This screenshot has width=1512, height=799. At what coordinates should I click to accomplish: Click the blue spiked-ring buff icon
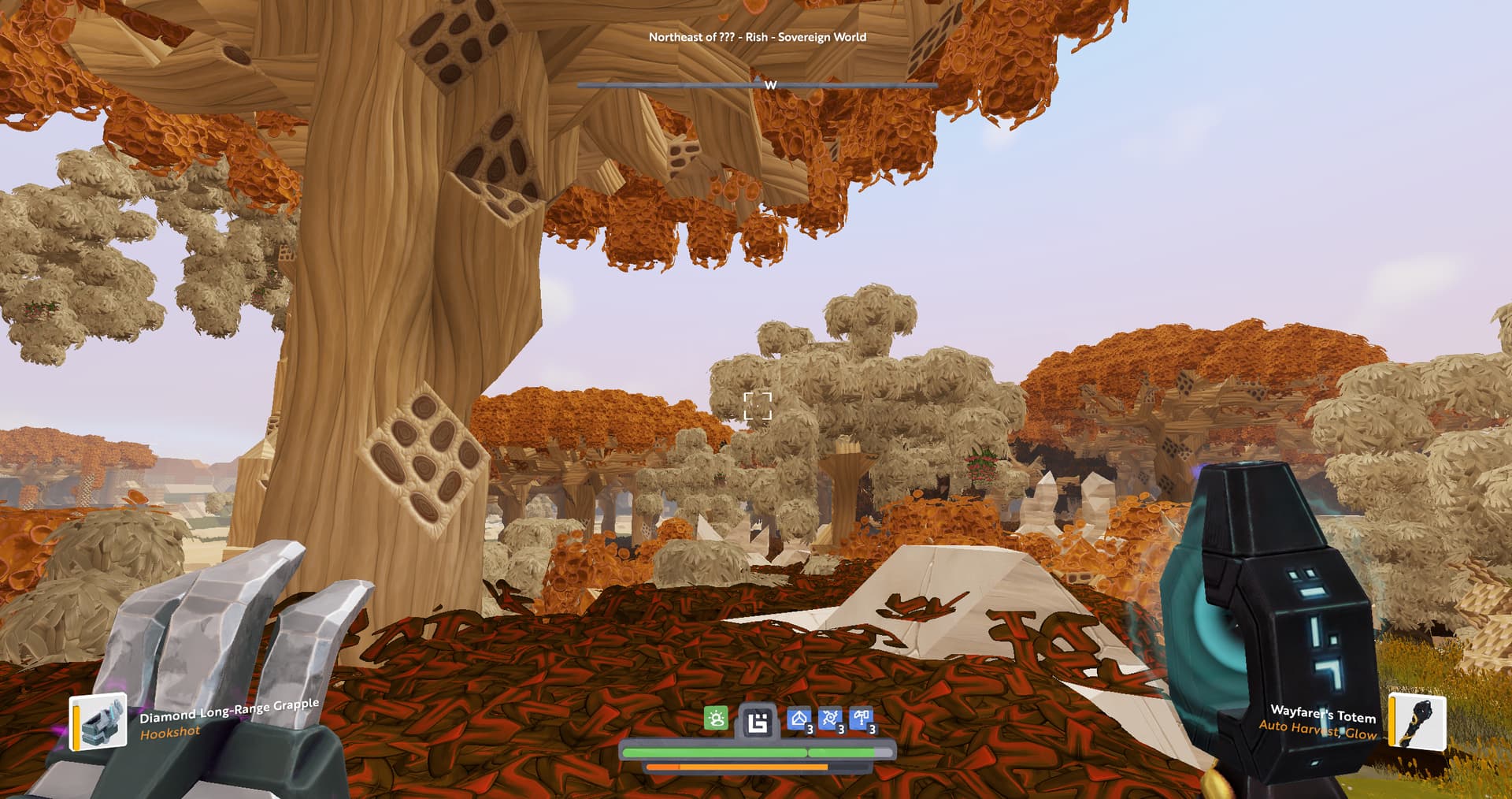[x=830, y=719]
